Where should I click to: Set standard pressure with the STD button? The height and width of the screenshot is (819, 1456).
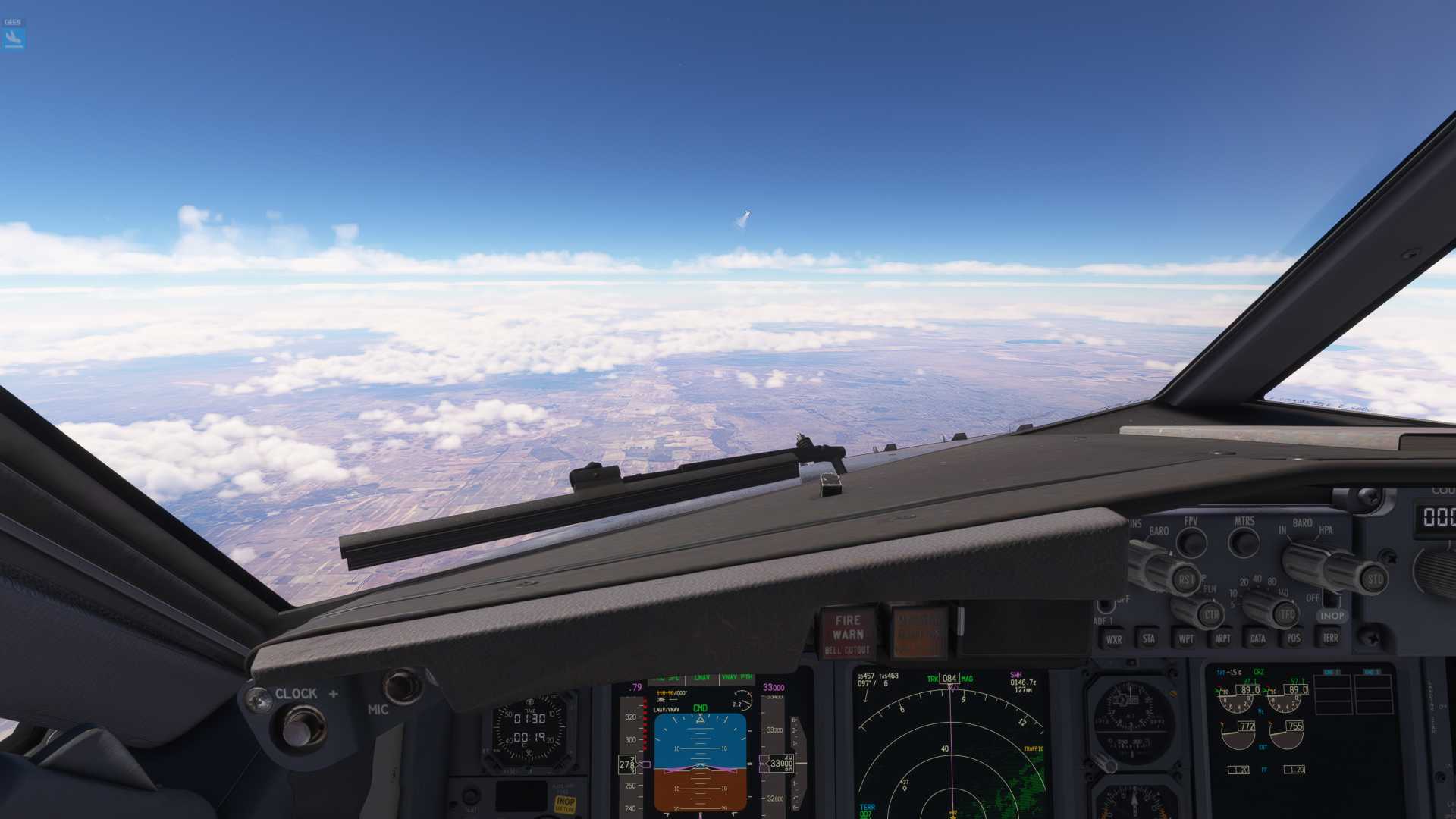[x=1375, y=580]
